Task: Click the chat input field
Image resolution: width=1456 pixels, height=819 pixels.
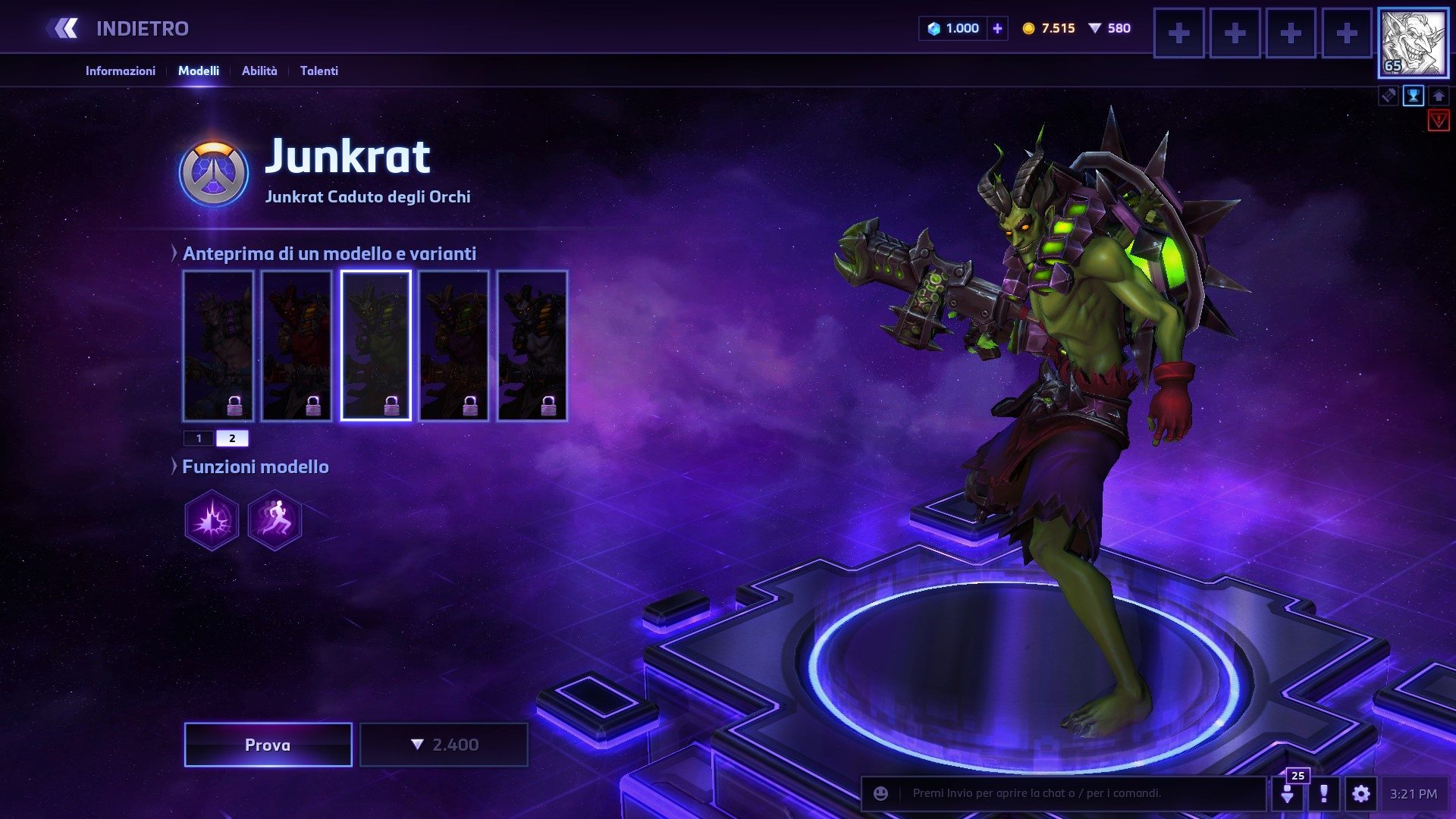Action: click(x=1077, y=793)
